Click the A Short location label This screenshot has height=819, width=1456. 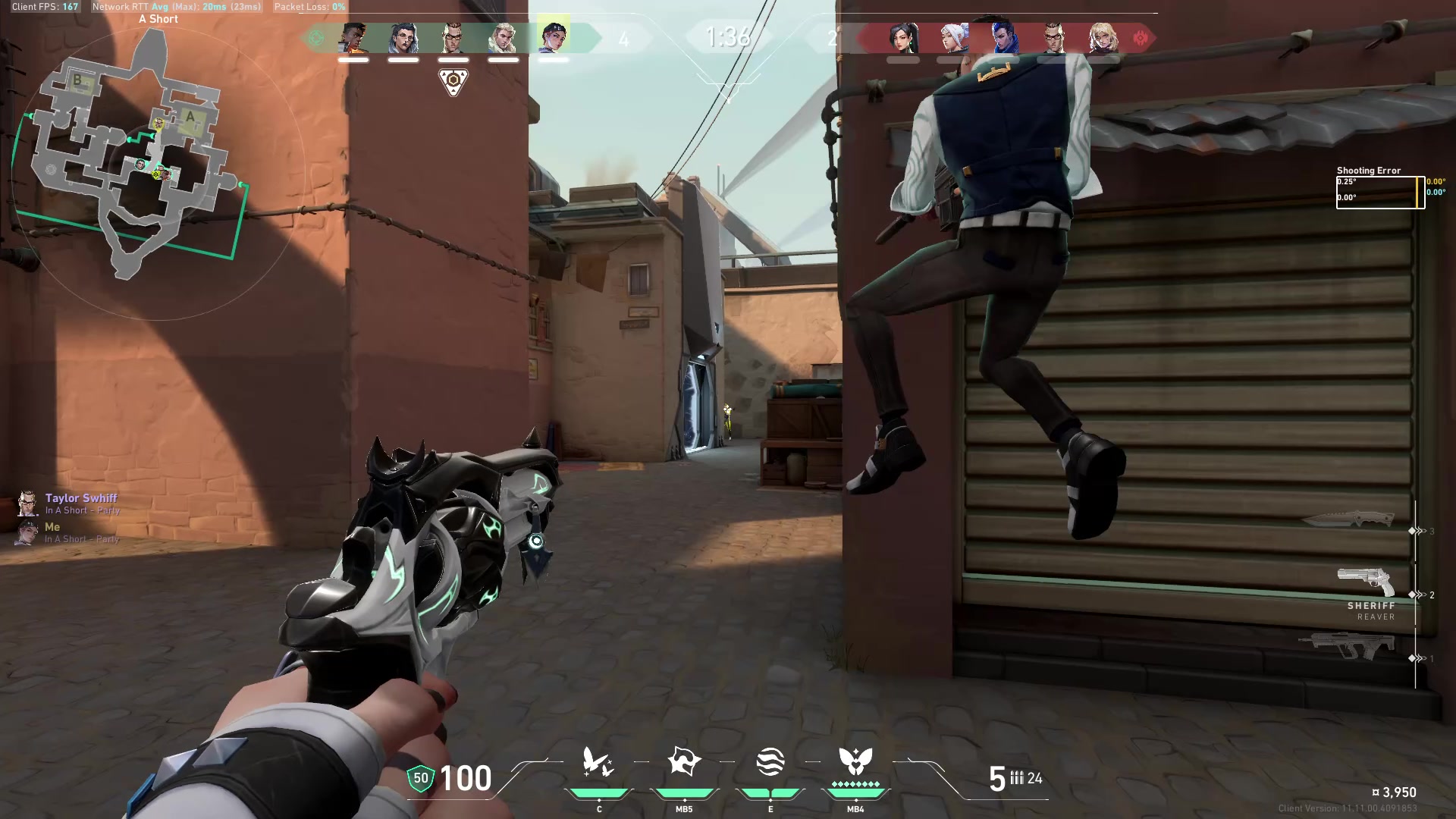tap(158, 18)
